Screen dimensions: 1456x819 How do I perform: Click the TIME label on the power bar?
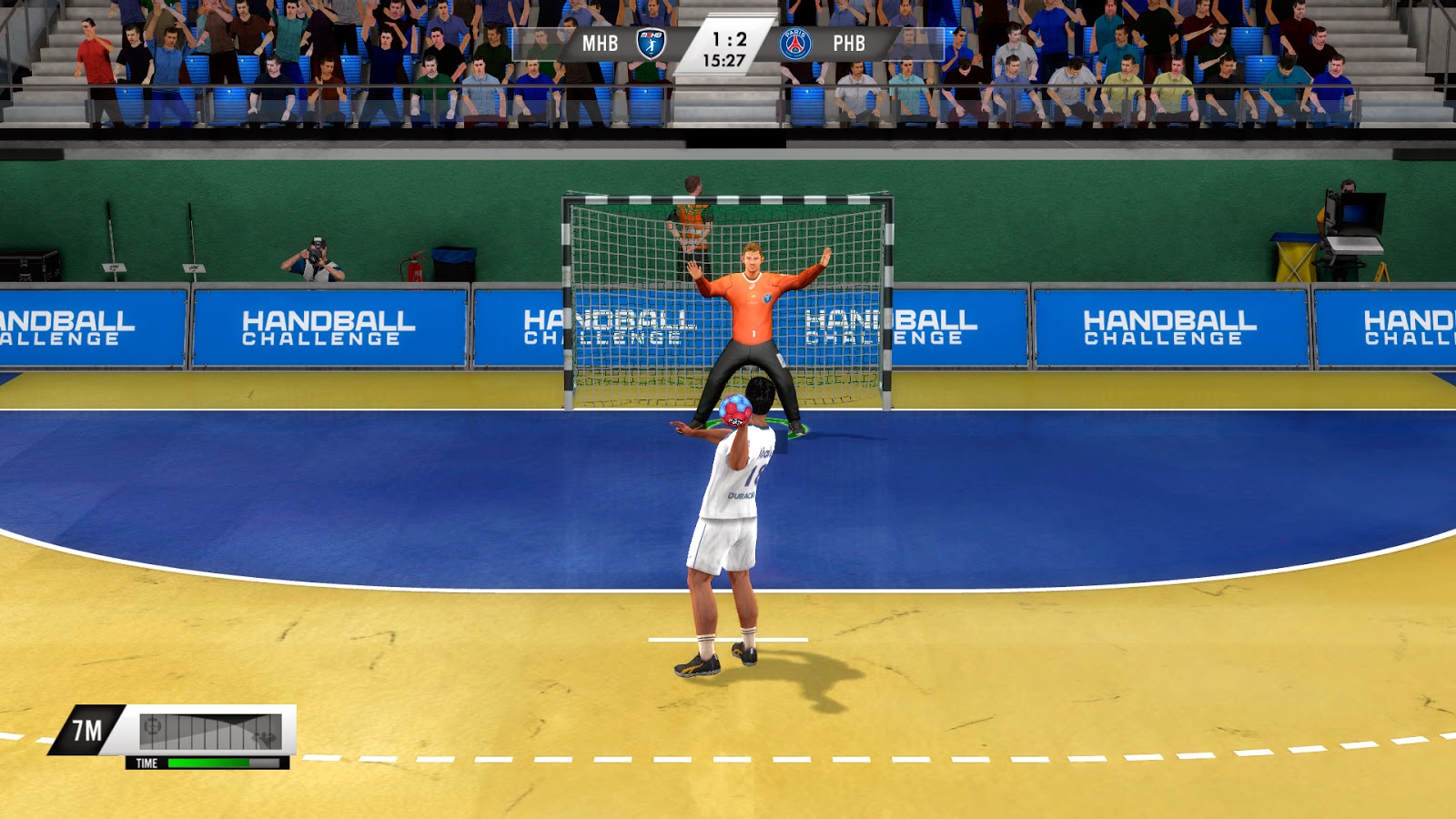[148, 763]
